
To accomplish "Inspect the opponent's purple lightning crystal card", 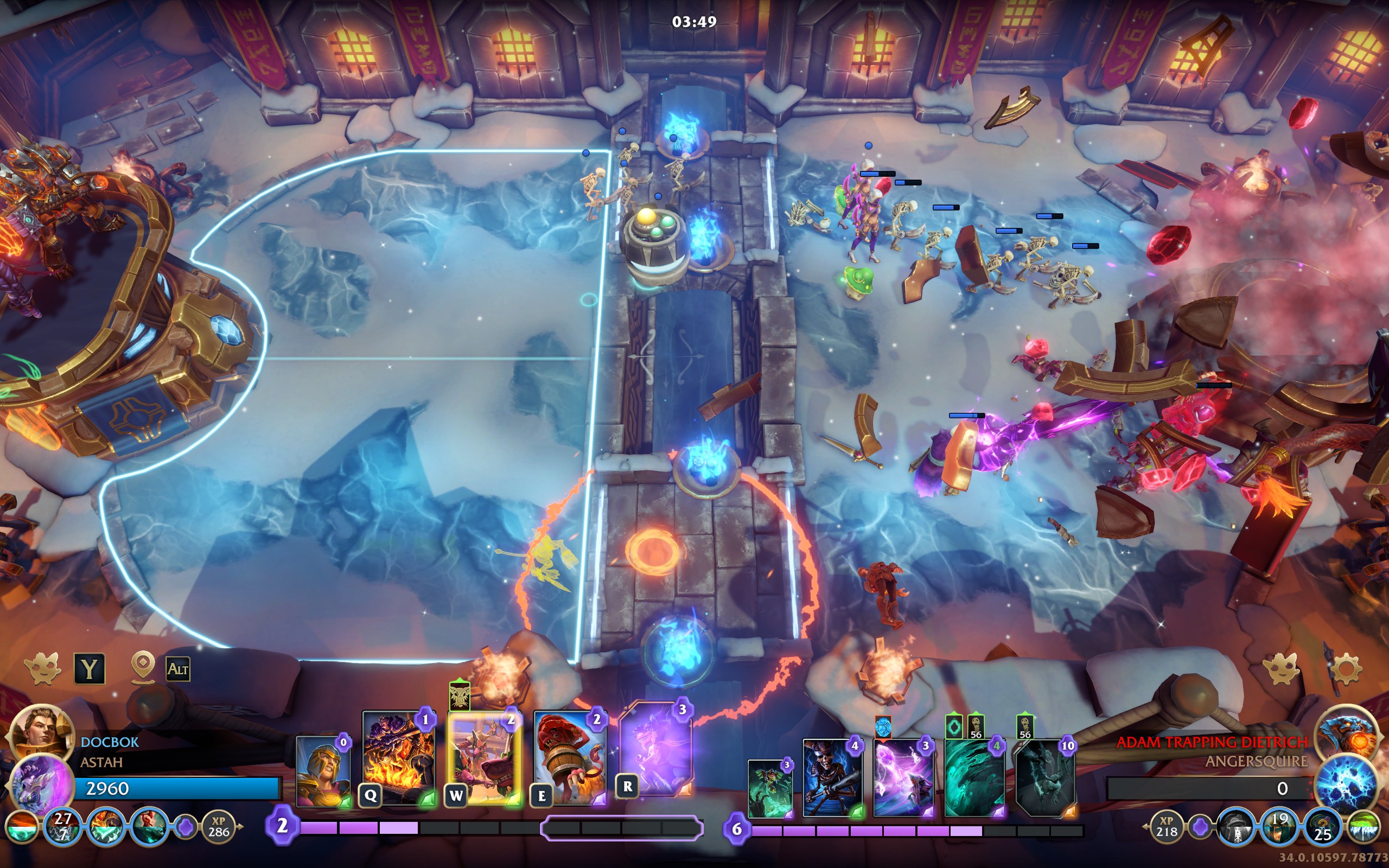I will pos(902,778).
